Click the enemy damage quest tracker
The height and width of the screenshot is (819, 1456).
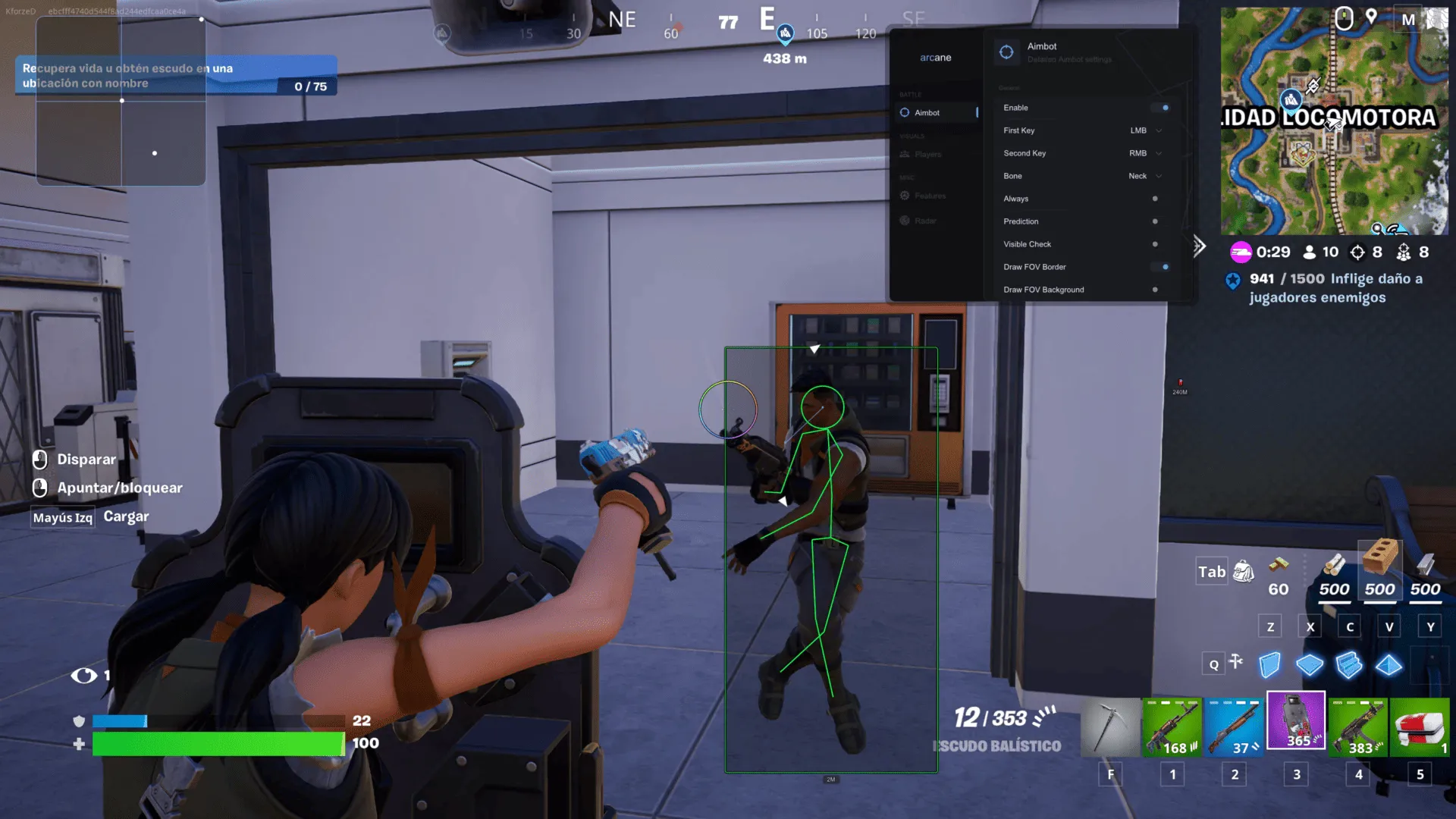[1327, 288]
